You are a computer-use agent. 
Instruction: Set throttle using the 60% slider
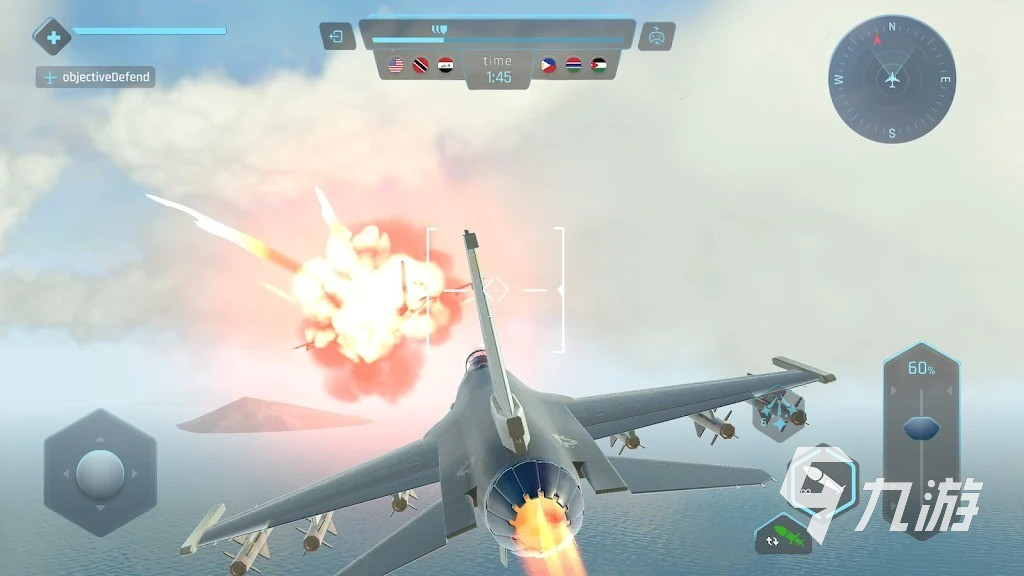tap(921, 428)
